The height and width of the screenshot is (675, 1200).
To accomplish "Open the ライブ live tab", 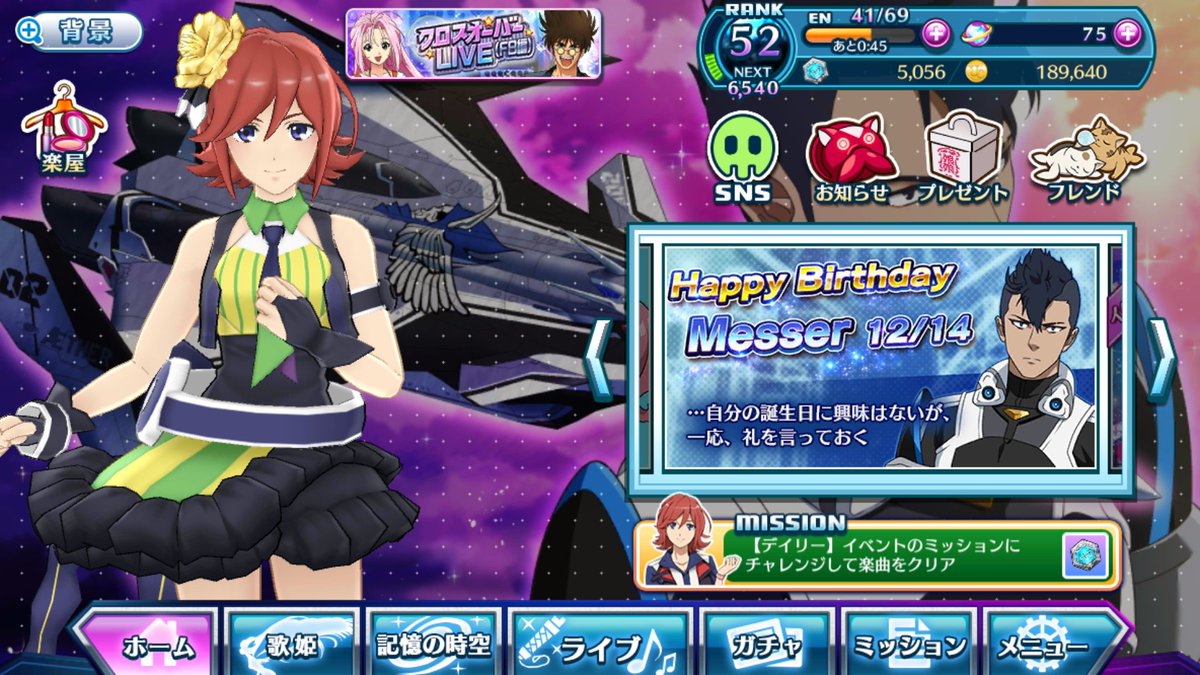I will coord(598,647).
